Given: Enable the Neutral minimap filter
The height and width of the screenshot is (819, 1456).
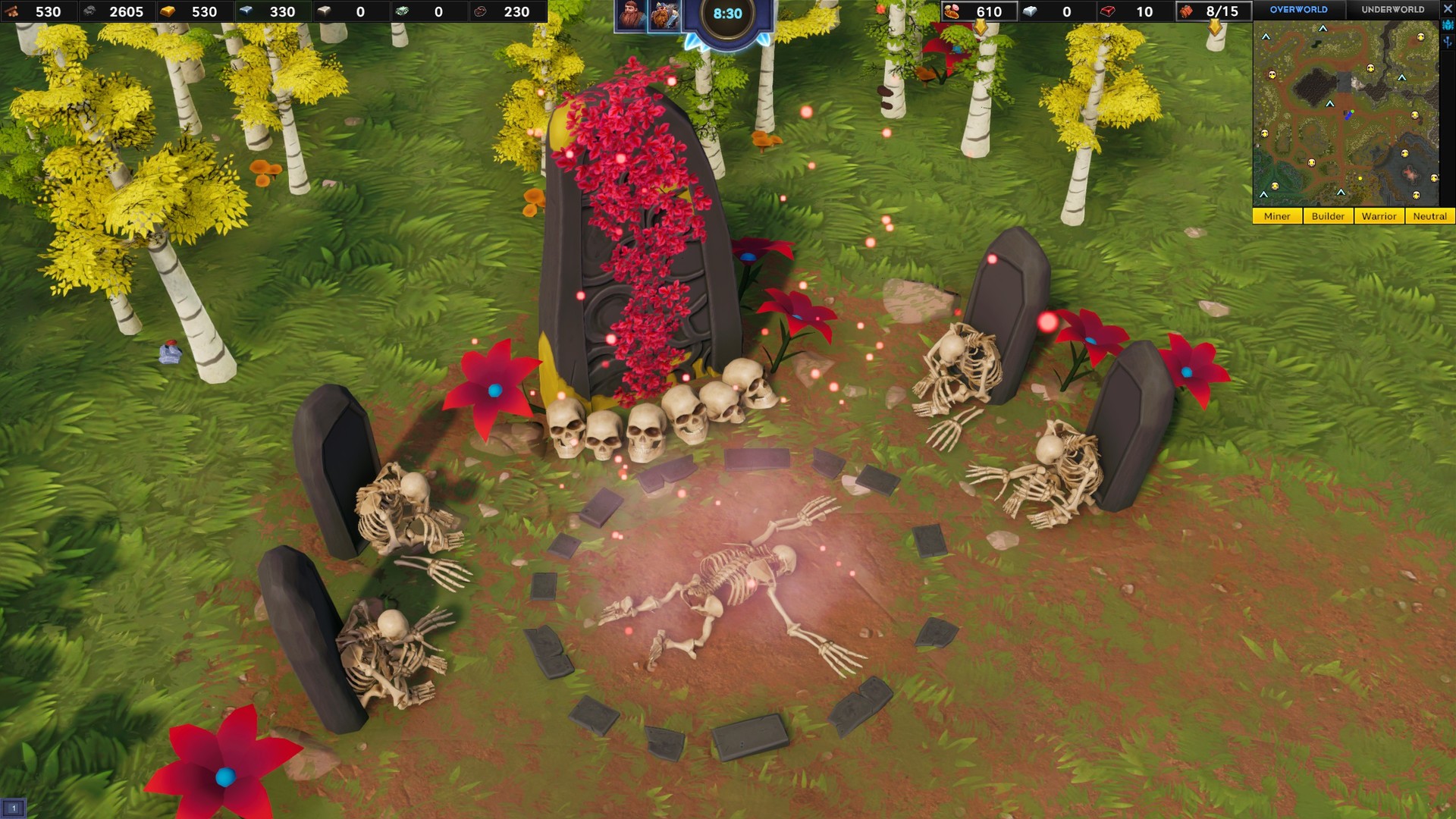Looking at the screenshot, I should pos(1429,216).
